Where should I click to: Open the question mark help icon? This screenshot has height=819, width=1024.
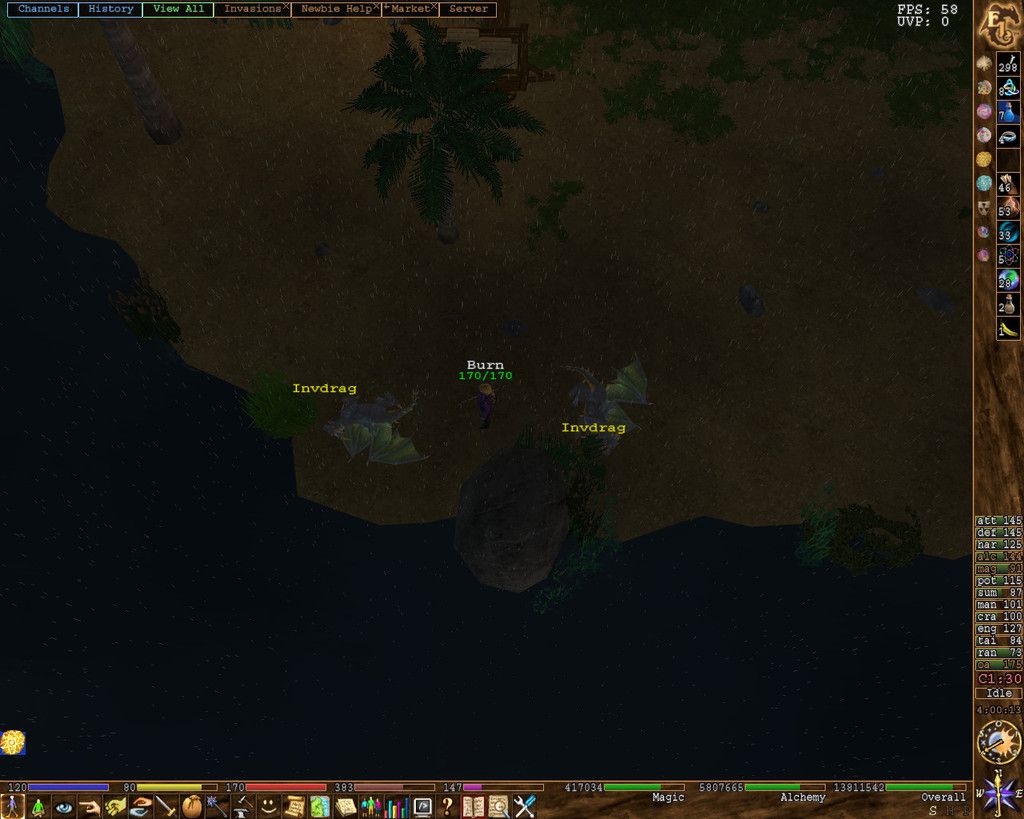coord(448,807)
